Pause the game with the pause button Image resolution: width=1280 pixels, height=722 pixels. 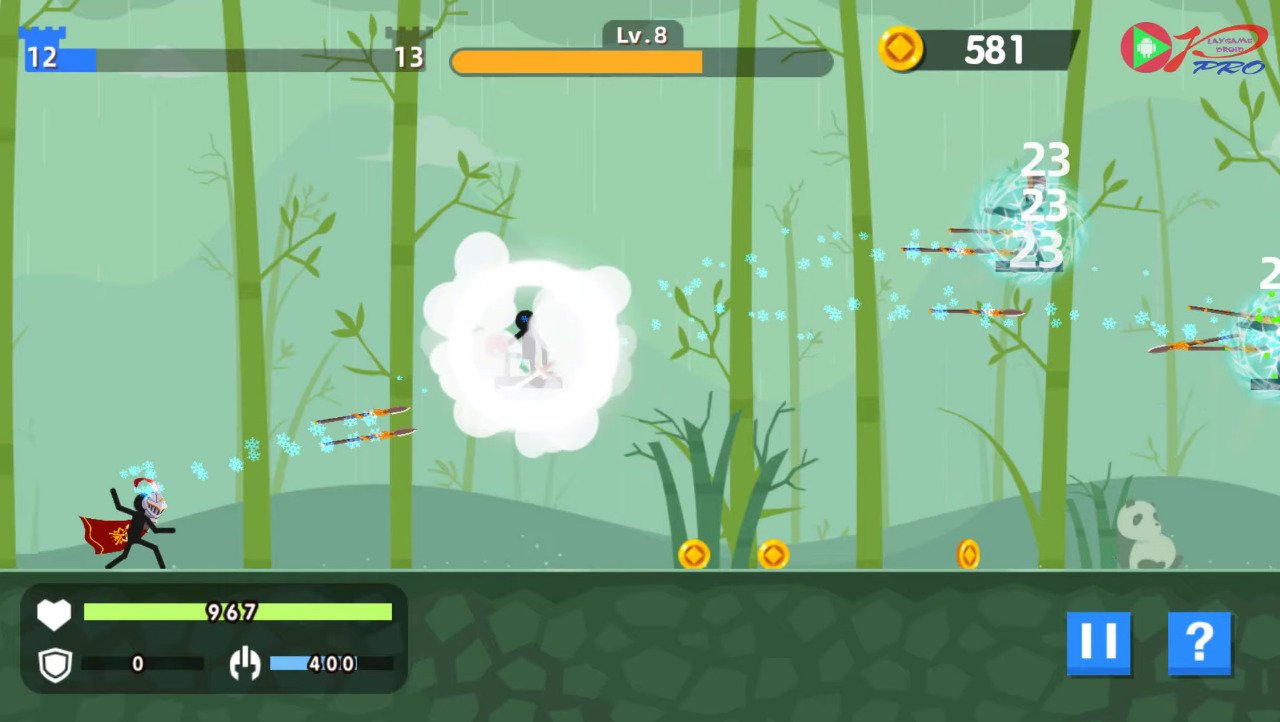[x=1098, y=642]
